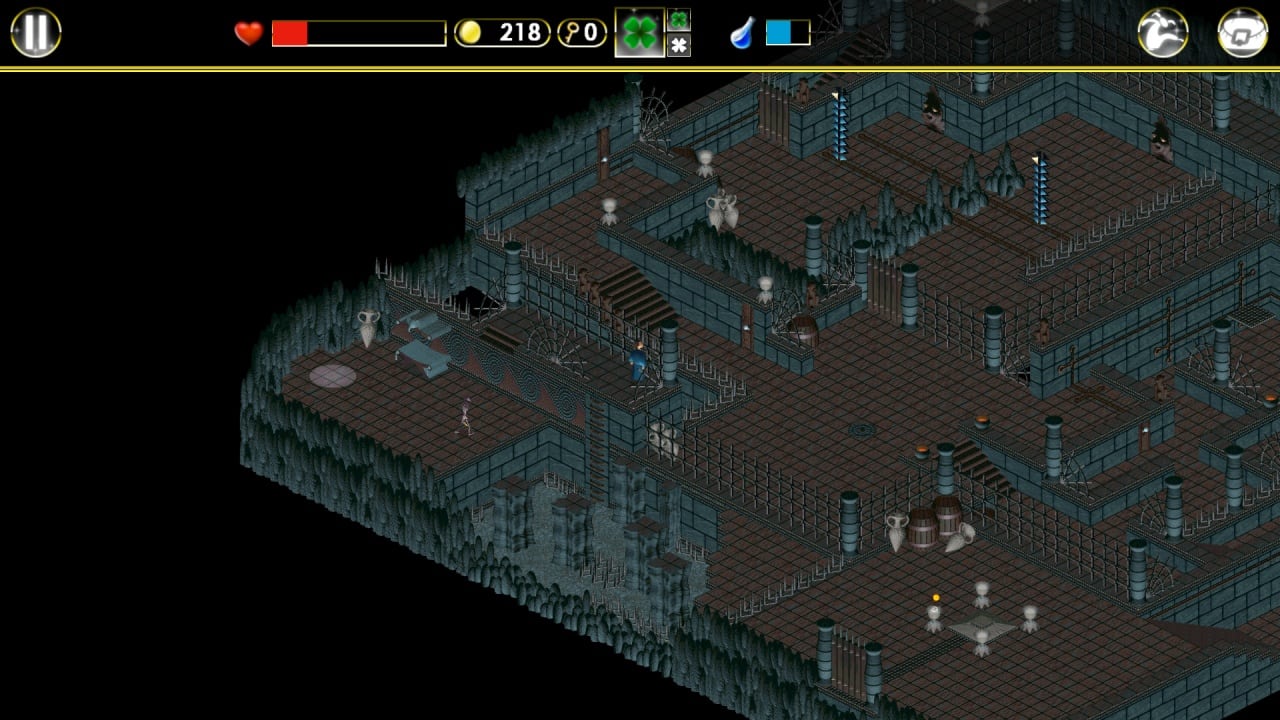Pause the game with the pause button

36,32
